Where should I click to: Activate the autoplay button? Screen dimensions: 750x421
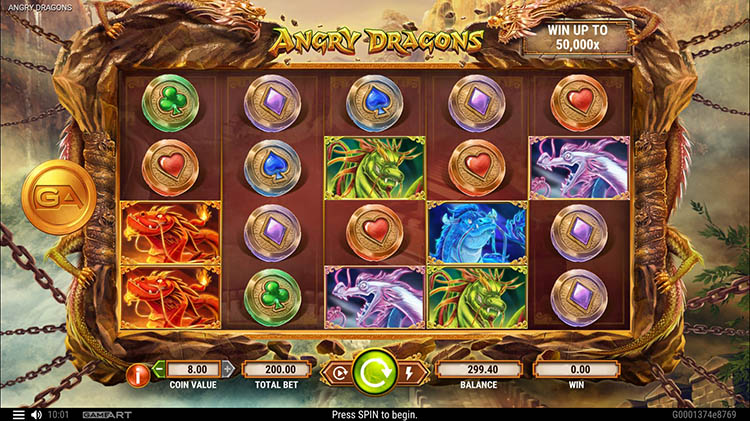click(x=337, y=375)
